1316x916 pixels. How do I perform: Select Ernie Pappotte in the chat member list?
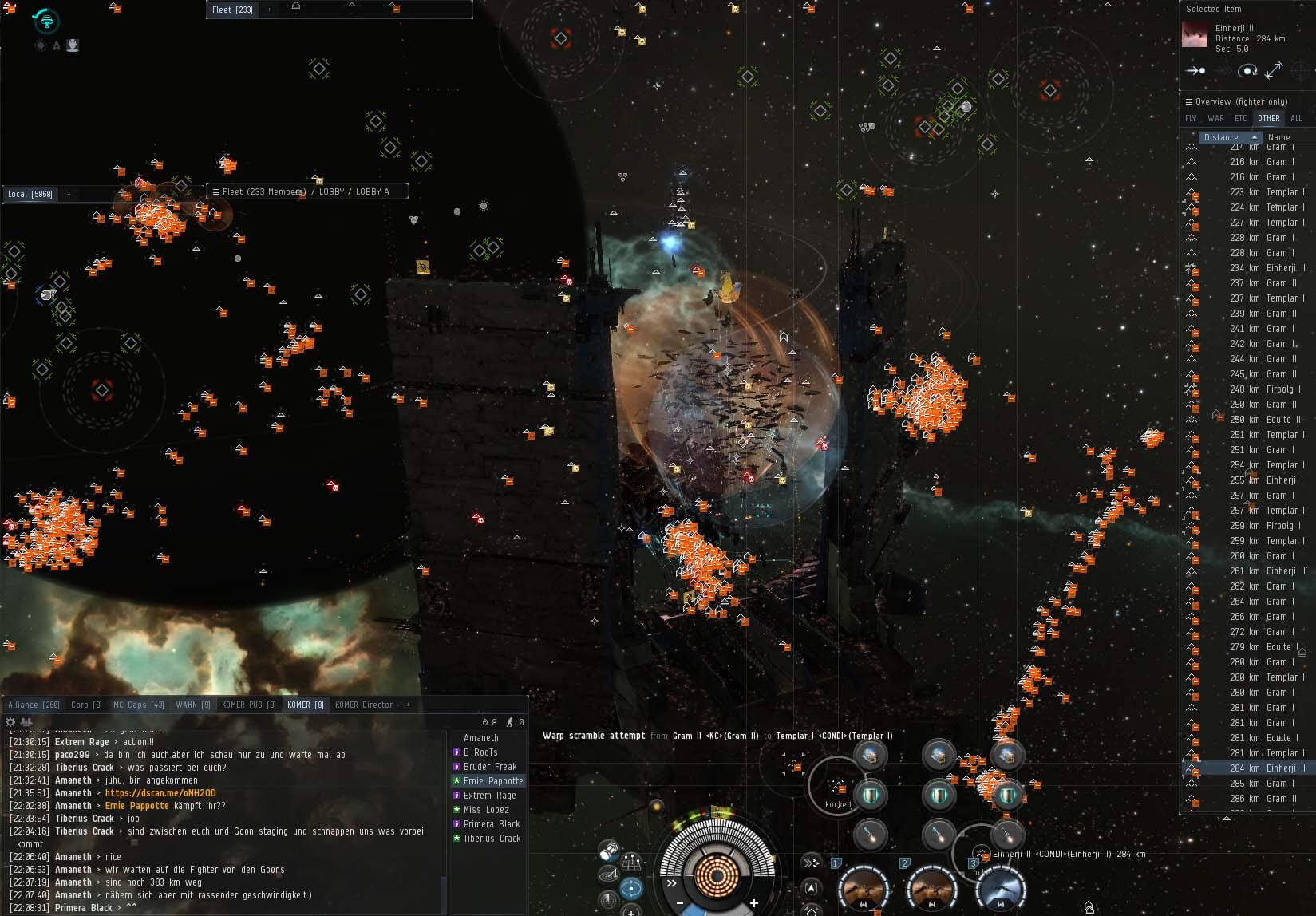pos(492,781)
